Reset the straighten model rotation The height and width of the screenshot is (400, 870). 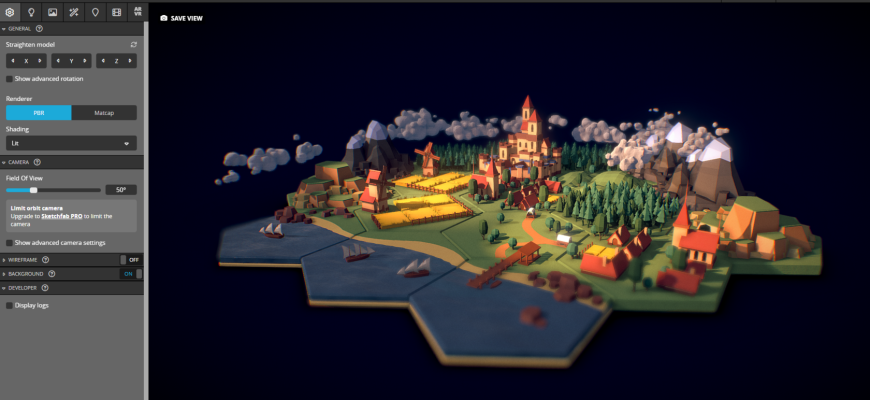point(133,45)
